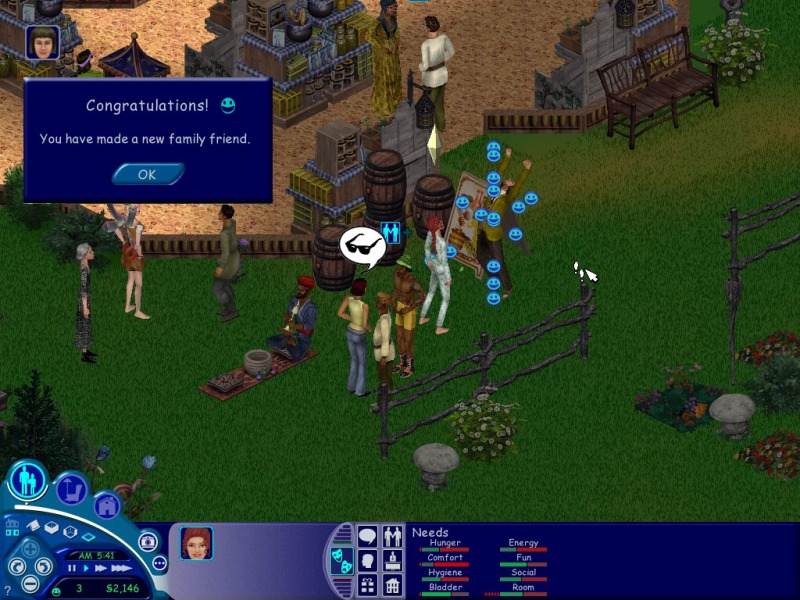Open the personality panel with speech bubble
800x600 pixels.
click(367, 537)
